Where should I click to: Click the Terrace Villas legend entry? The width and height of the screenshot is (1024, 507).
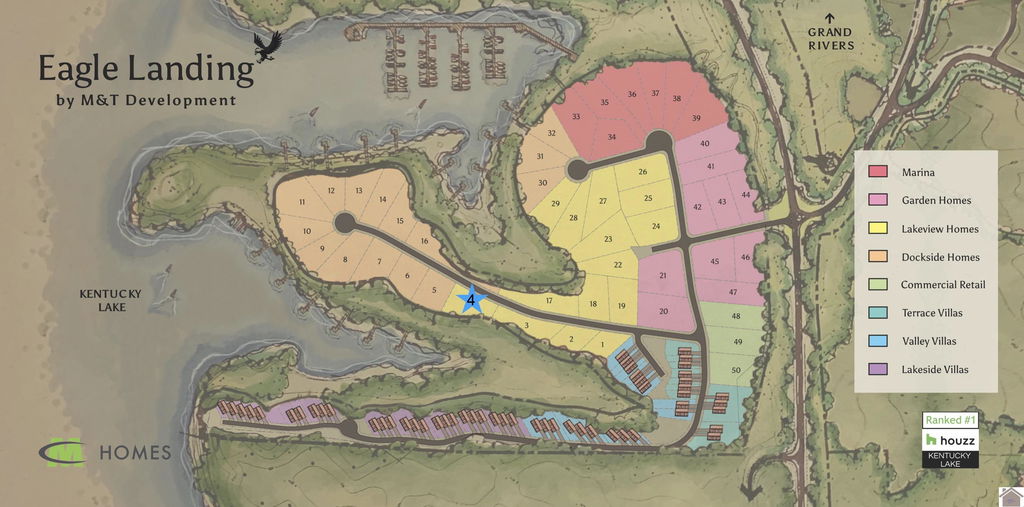[932, 313]
